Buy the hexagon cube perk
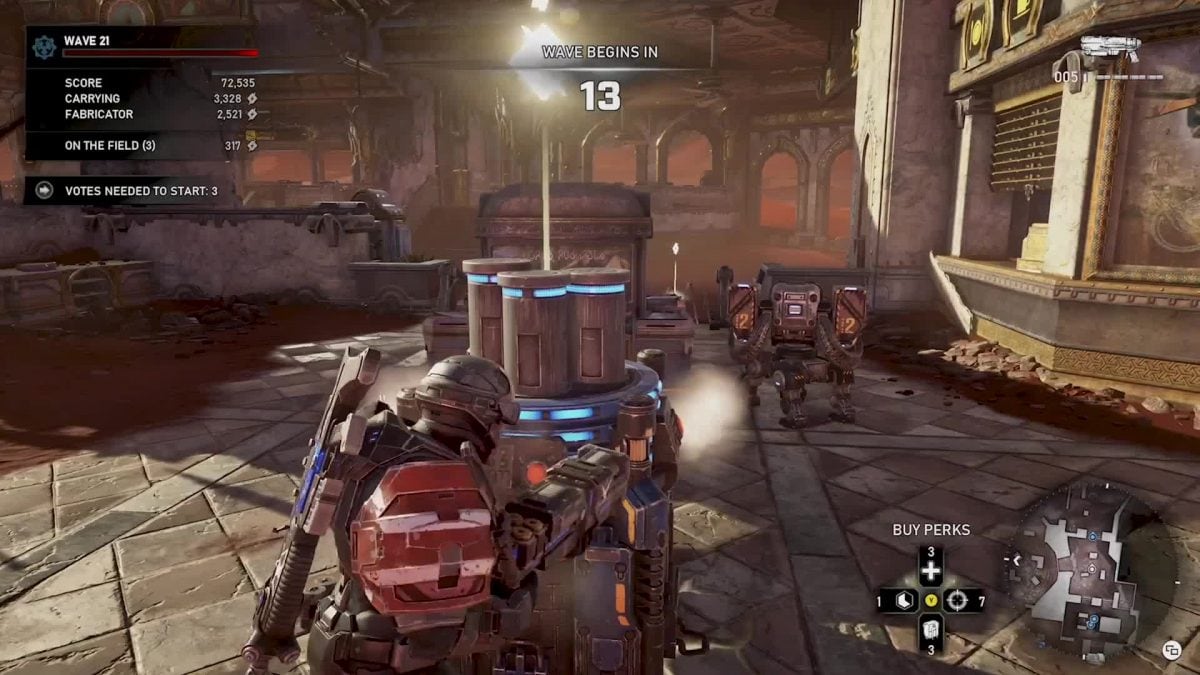The width and height of the screenshot is (1200, 675). [903, 601]
